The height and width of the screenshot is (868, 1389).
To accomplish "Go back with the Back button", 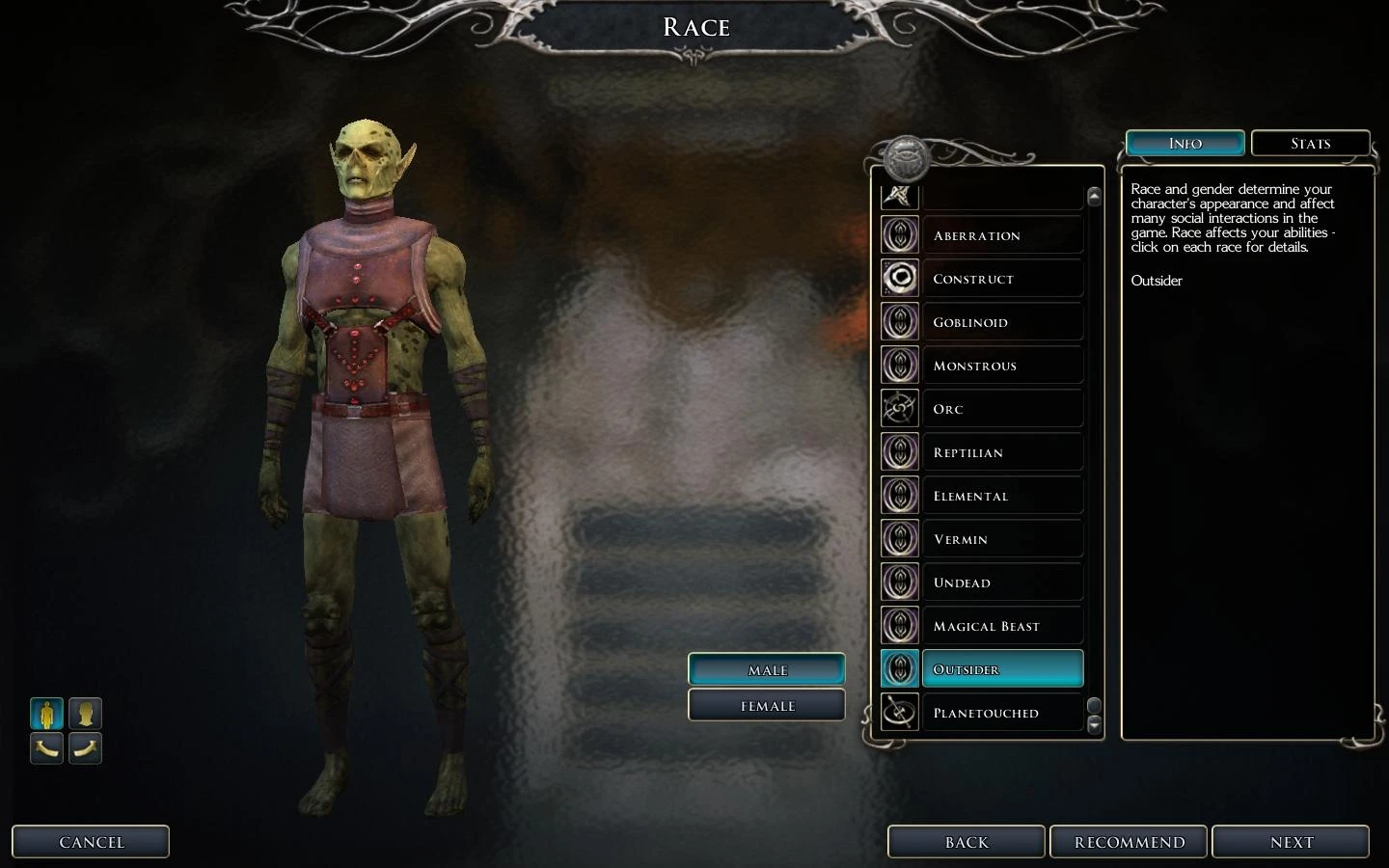I will tap(966, 841).
